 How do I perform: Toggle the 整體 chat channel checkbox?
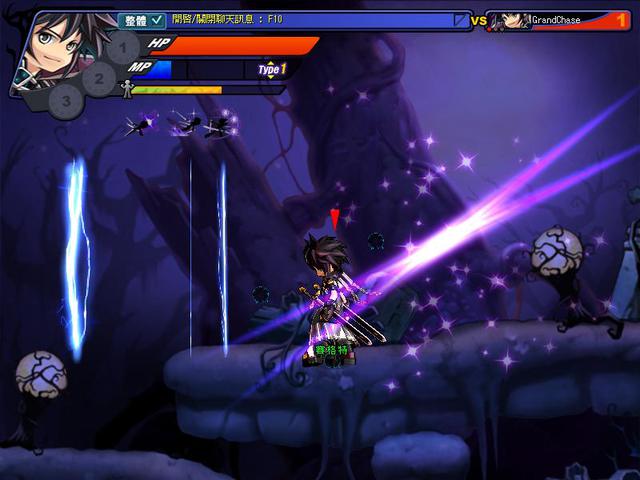(x=157, y=20)
